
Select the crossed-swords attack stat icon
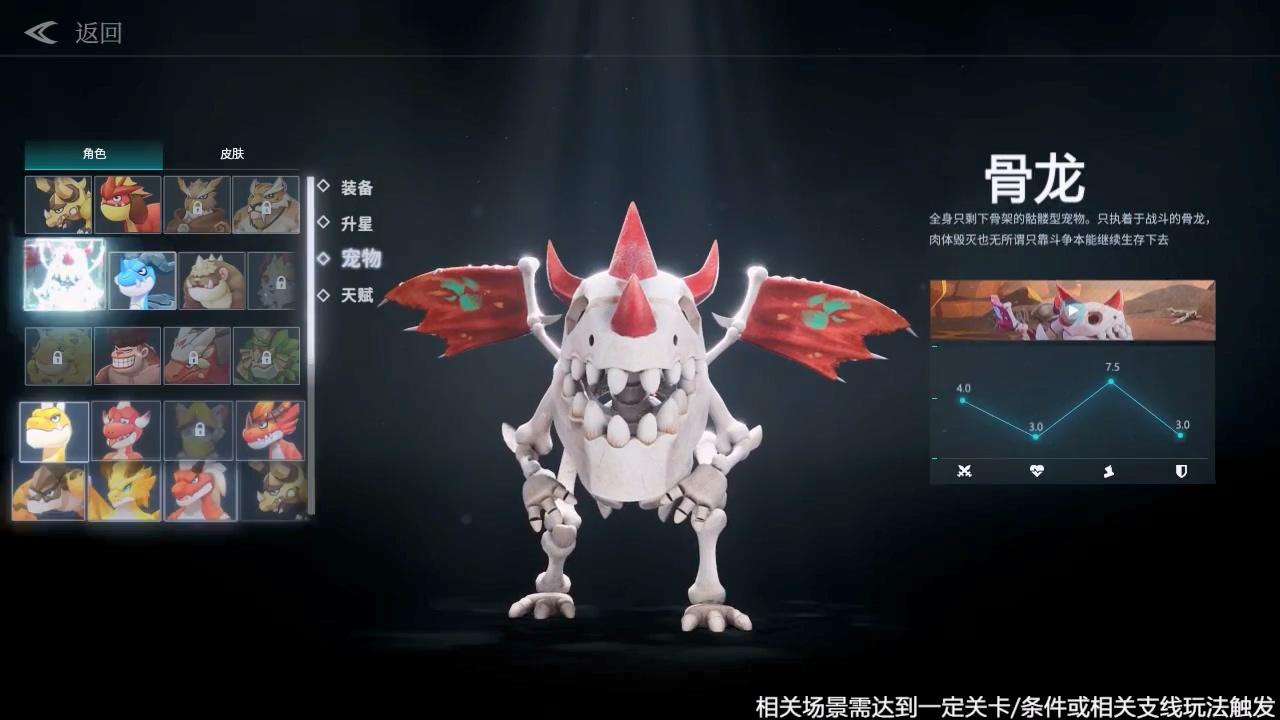pos(963,471)
